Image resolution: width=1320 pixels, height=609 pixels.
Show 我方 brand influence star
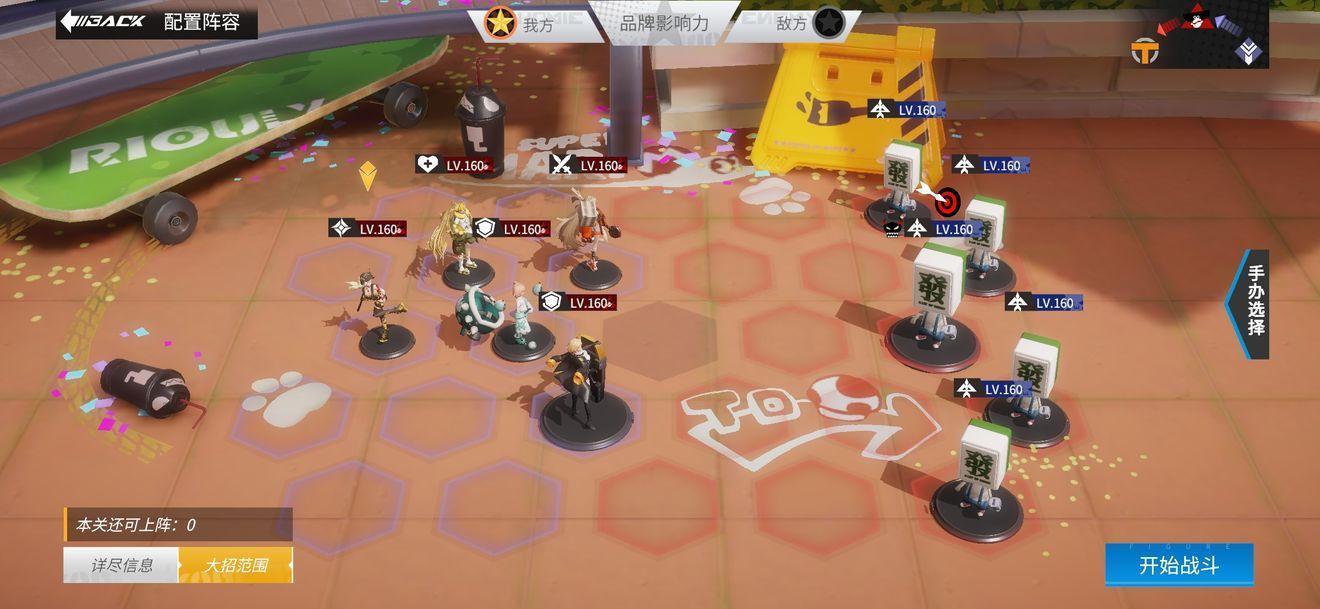coord(500,22)
